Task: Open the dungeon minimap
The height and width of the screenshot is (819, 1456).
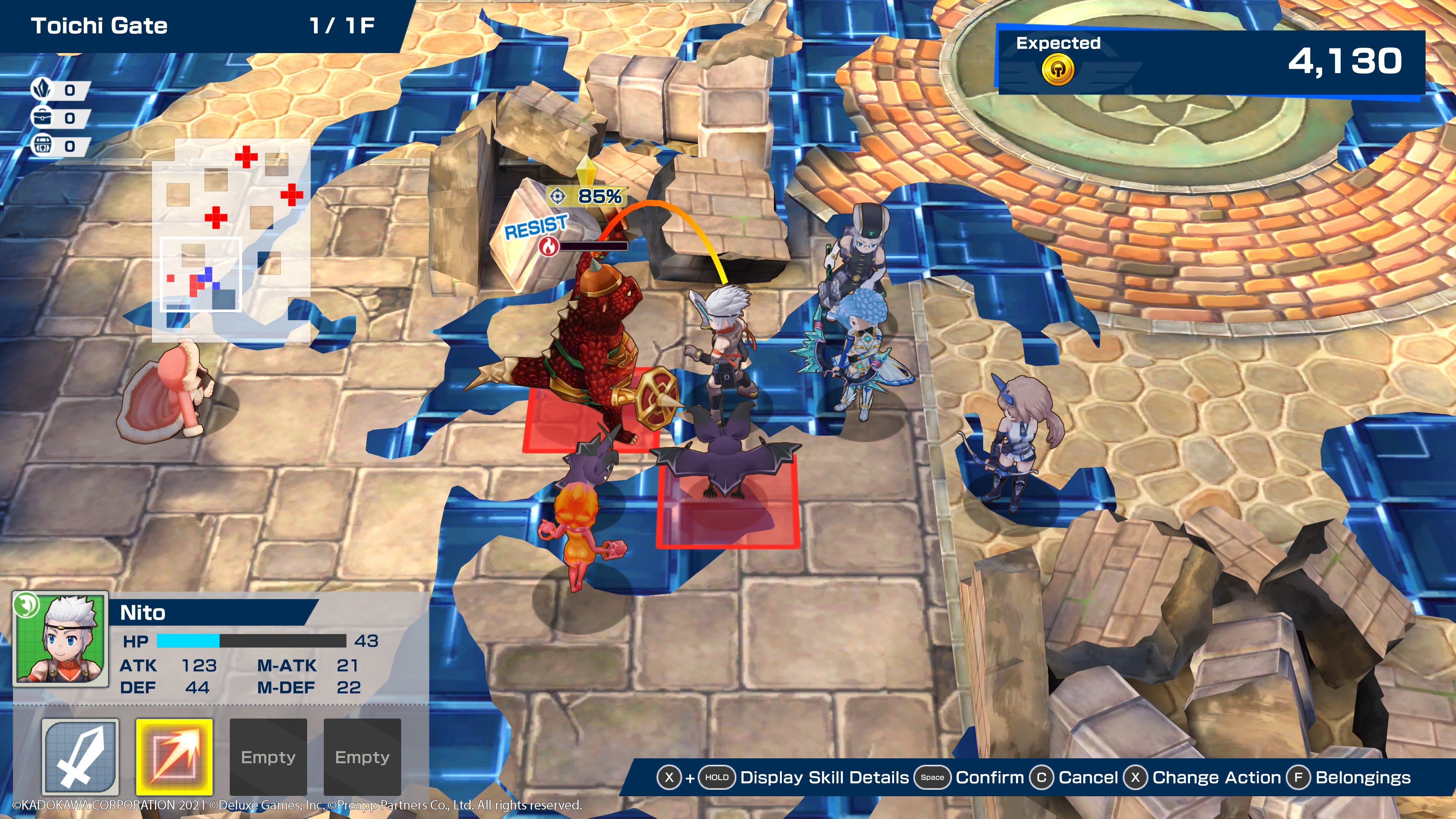Action: pos(231,240)
